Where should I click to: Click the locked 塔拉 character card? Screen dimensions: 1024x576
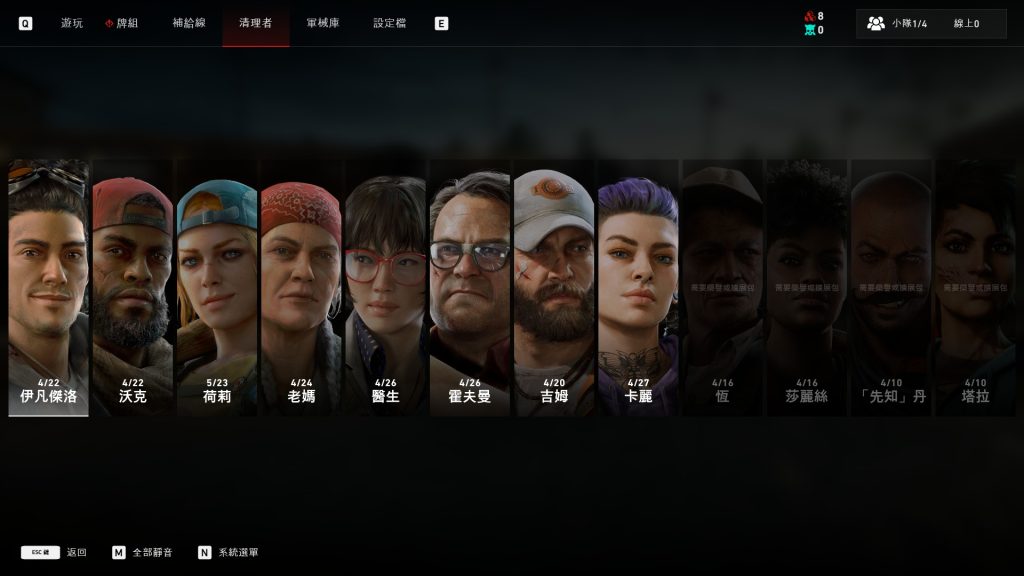point(975,288)
